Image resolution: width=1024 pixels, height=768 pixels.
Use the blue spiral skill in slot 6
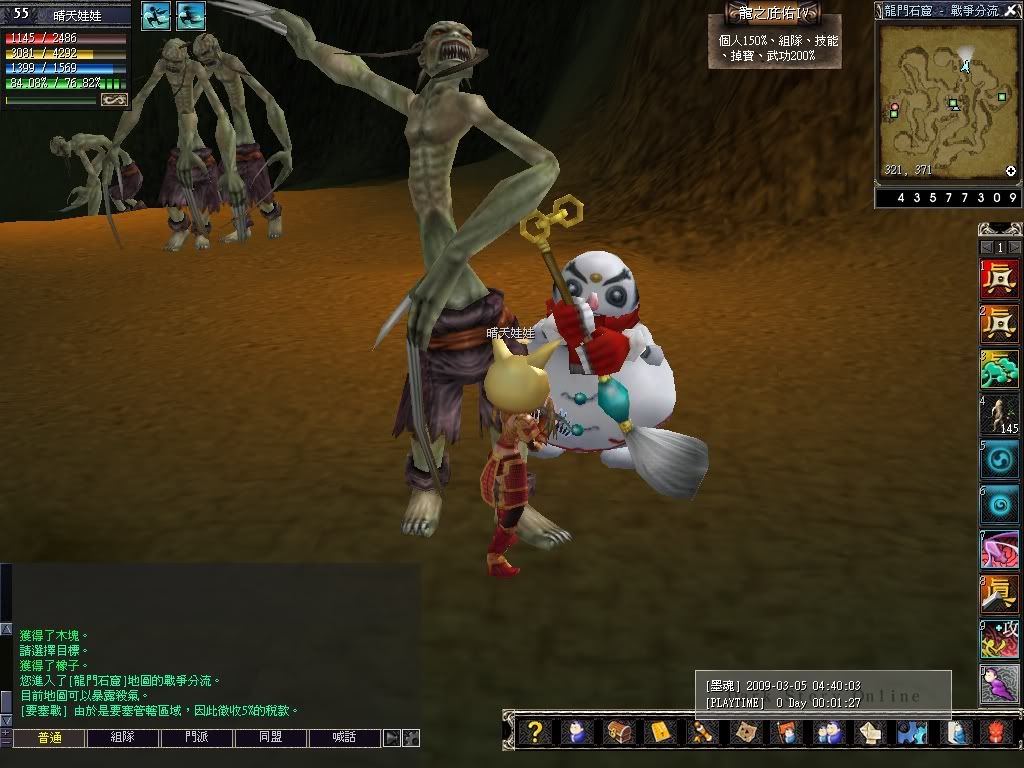[999, 504]
